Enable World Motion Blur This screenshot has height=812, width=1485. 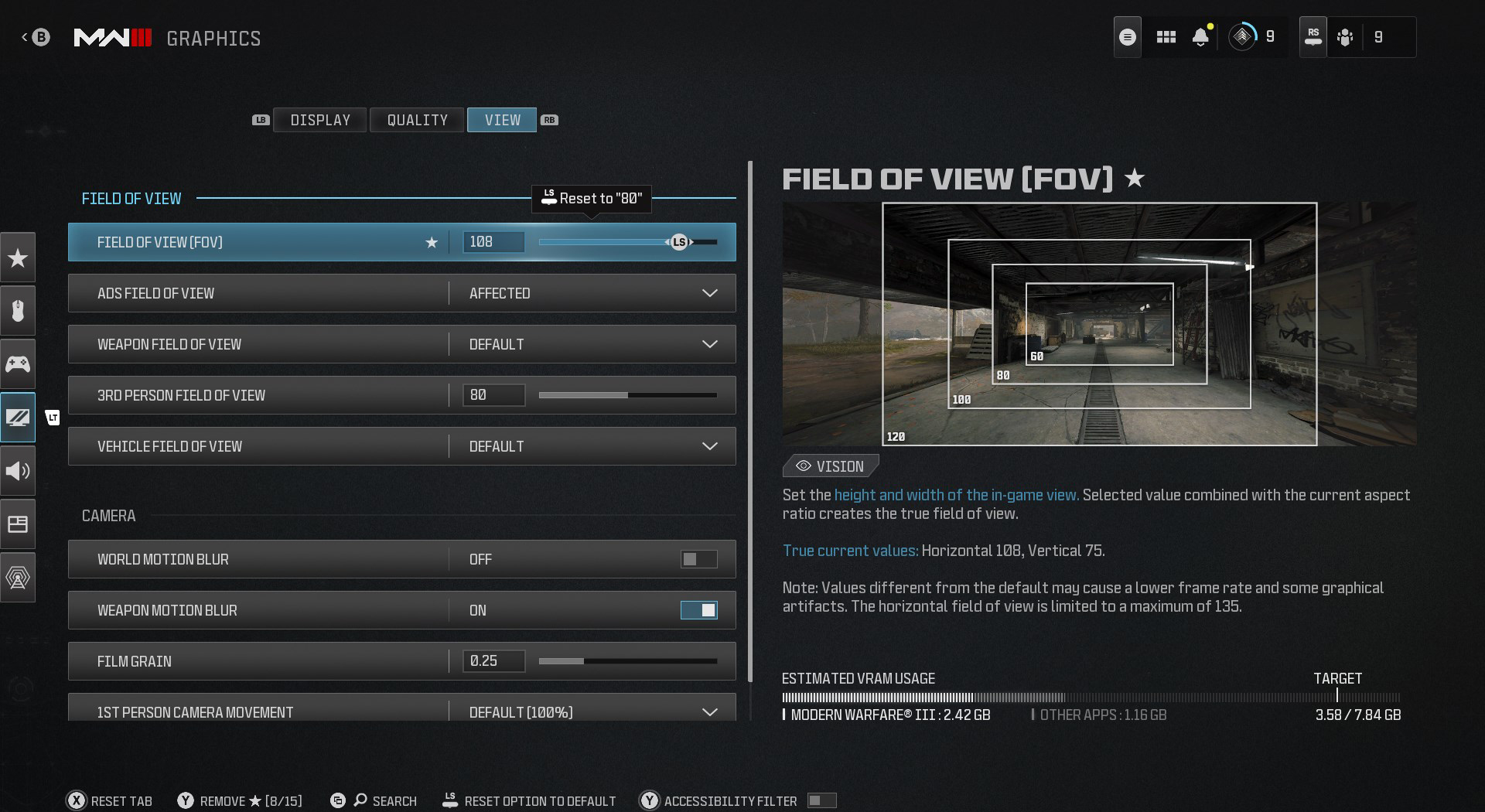pos(698,559)
